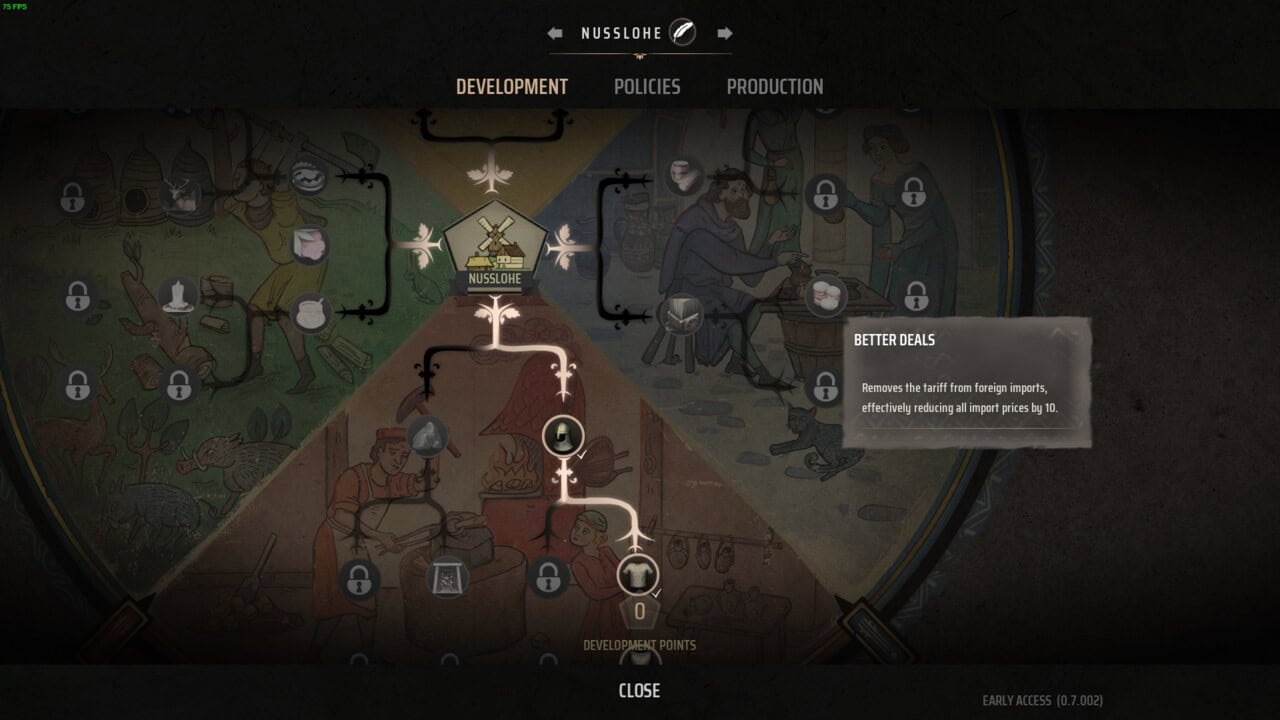Select the unlocked helmet development node
Image resolution: width=1280 pixels, height=720 pixels.
(561, 436)
